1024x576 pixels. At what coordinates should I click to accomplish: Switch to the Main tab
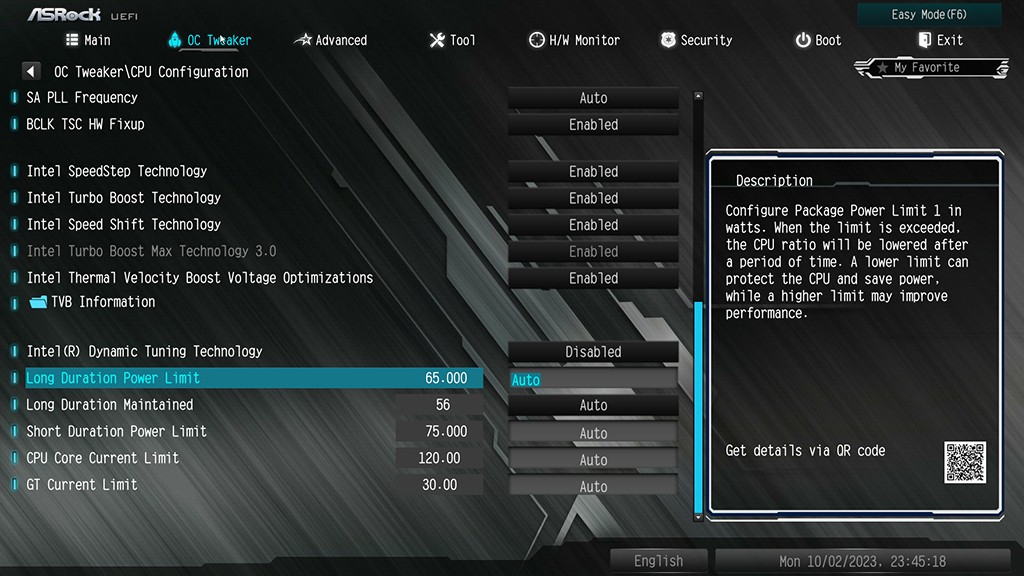tap(88, 40)
